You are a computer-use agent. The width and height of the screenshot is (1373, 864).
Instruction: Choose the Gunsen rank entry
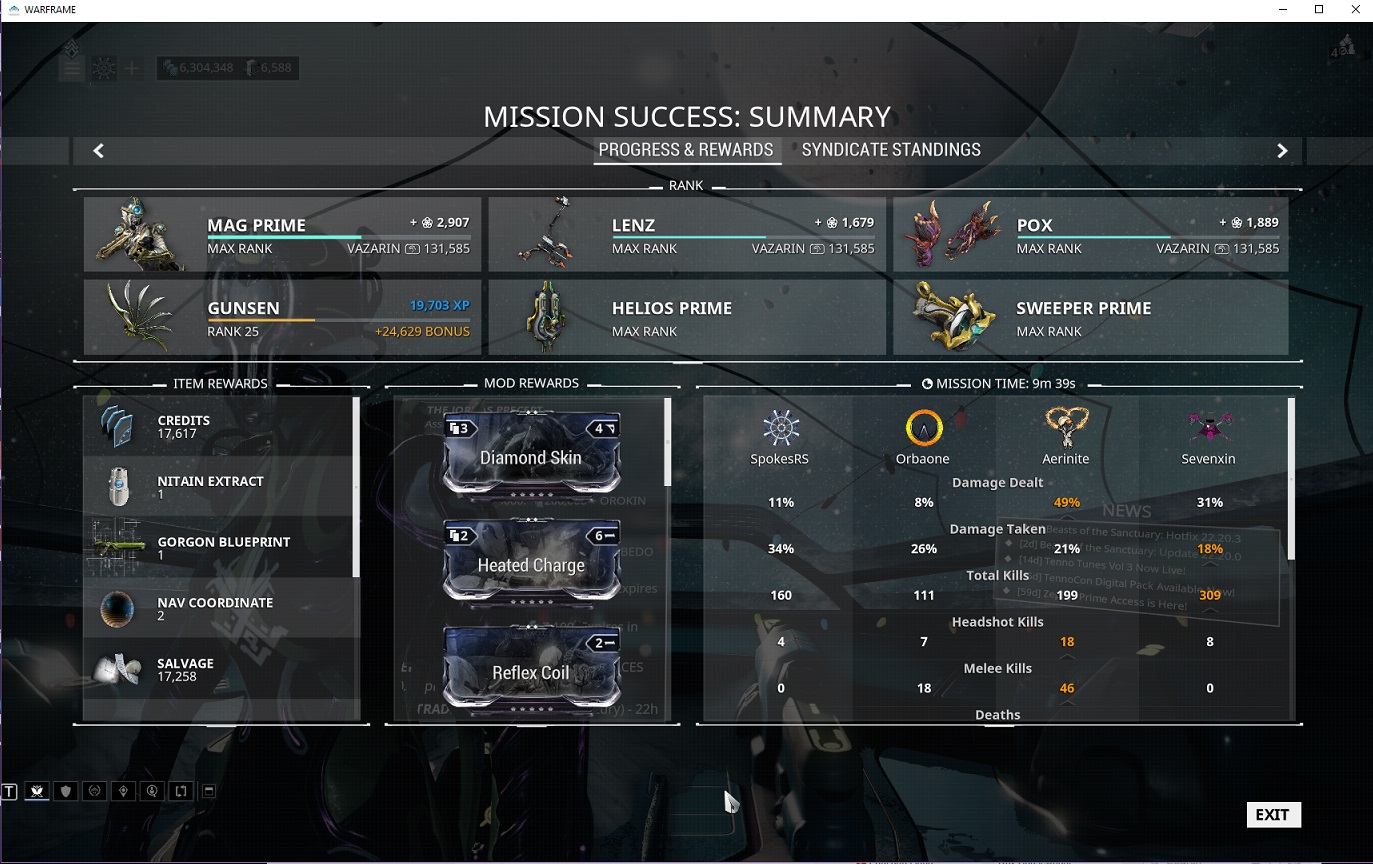[x=283, y=318]
